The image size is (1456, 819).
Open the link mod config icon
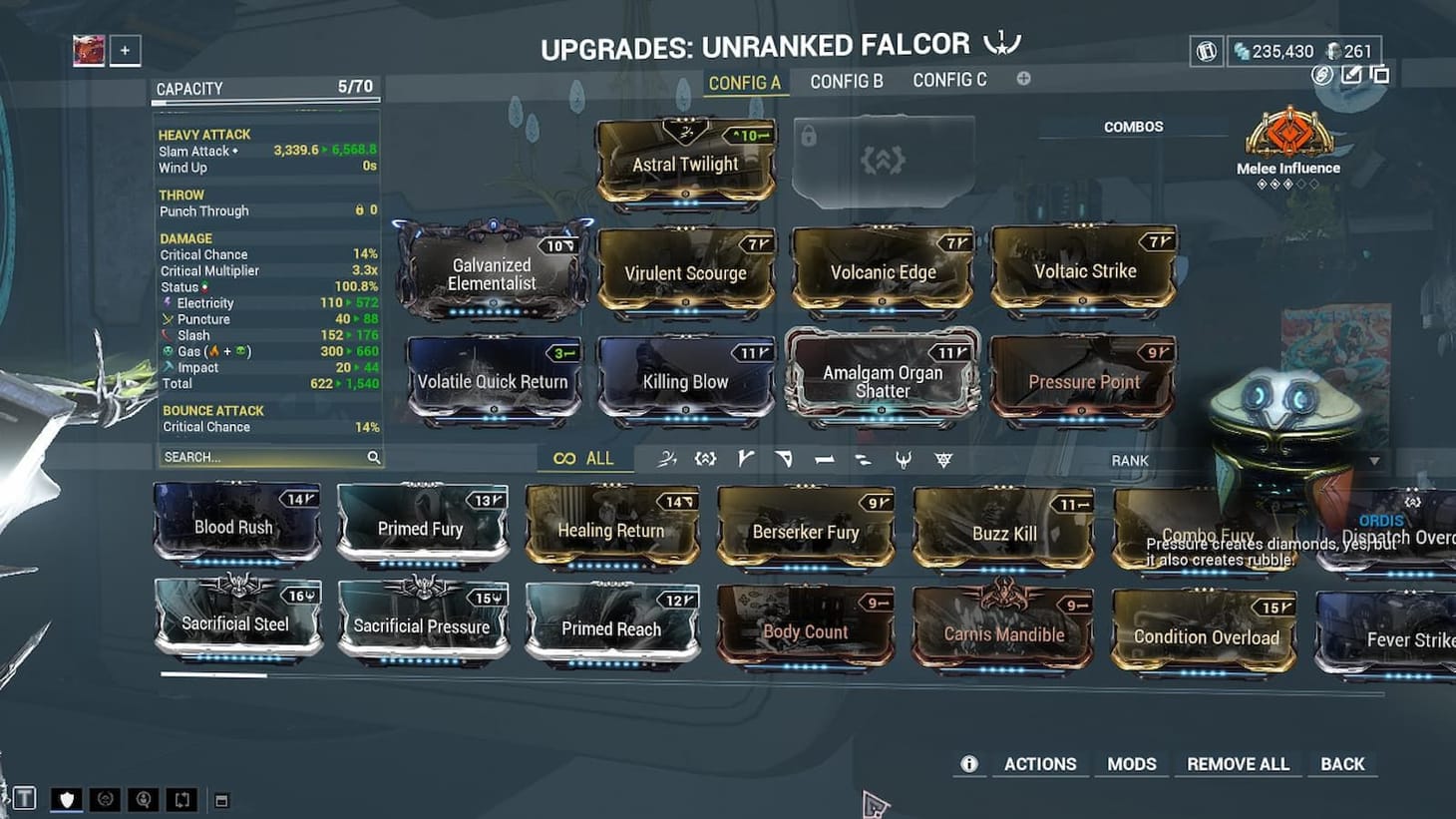click(1322, 76)
